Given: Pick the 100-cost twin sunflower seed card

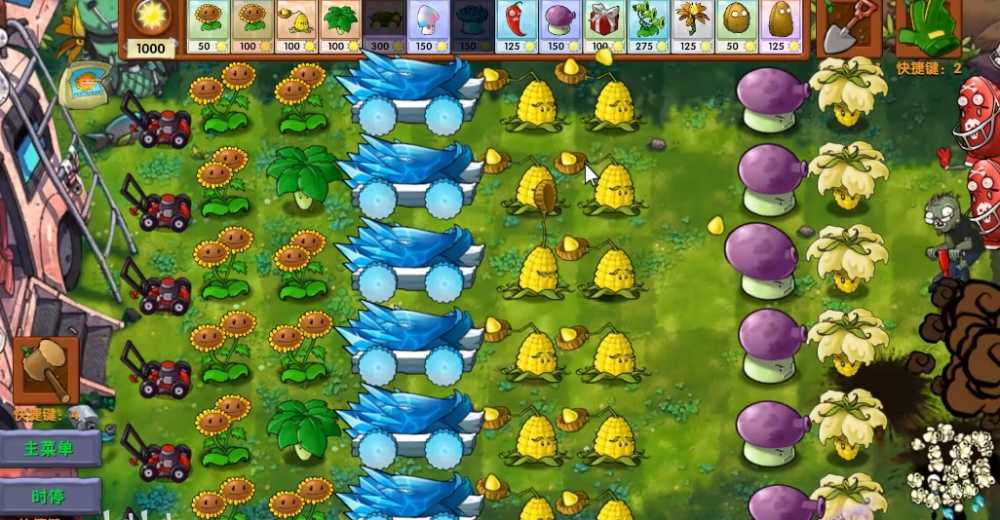Looking at the screenshot, I should [x=252, y=26].
